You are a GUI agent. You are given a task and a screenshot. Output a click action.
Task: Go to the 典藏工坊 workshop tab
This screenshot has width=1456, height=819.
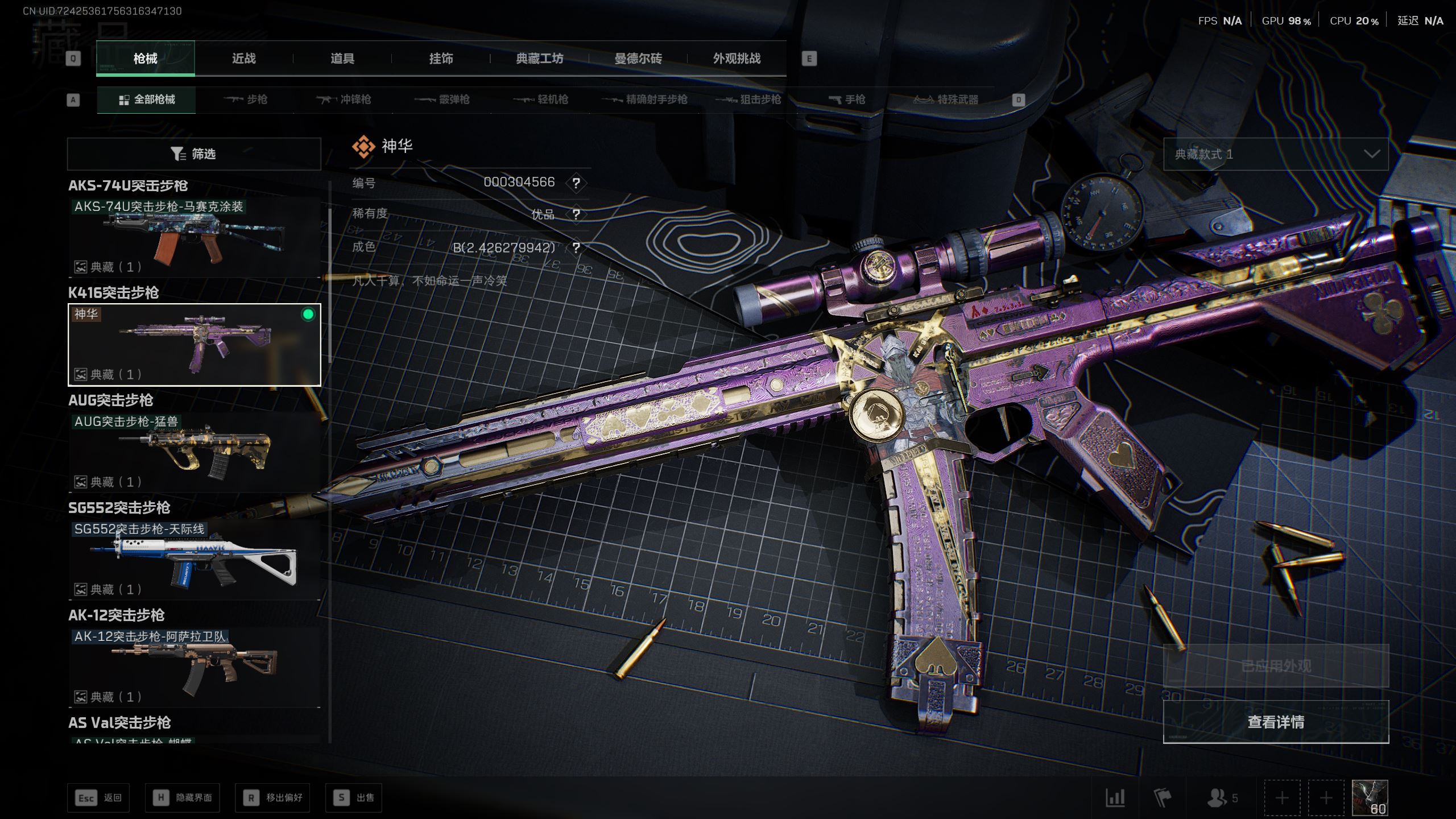pos(539,59)
